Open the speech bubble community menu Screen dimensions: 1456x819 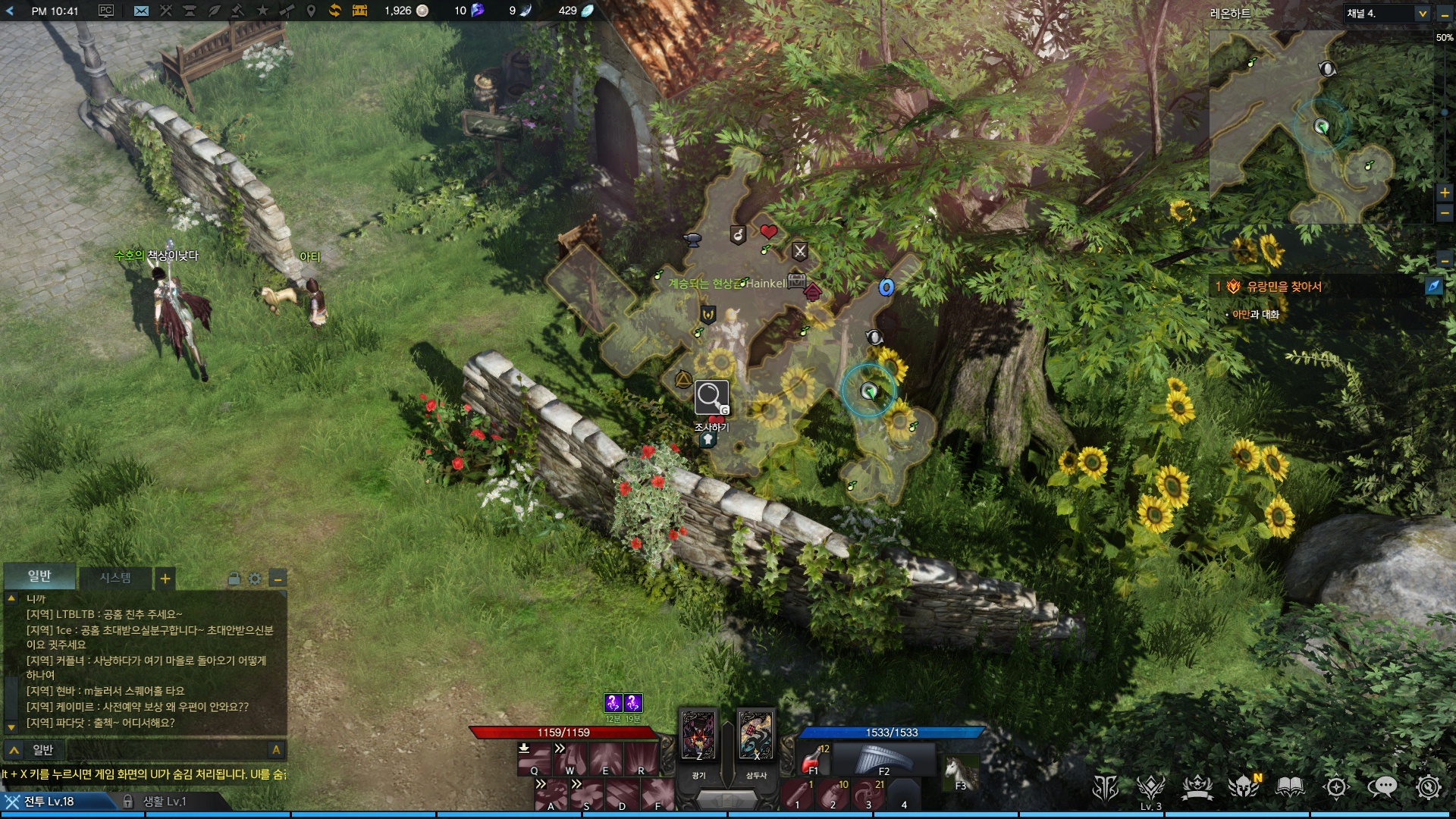(1382, 788)
